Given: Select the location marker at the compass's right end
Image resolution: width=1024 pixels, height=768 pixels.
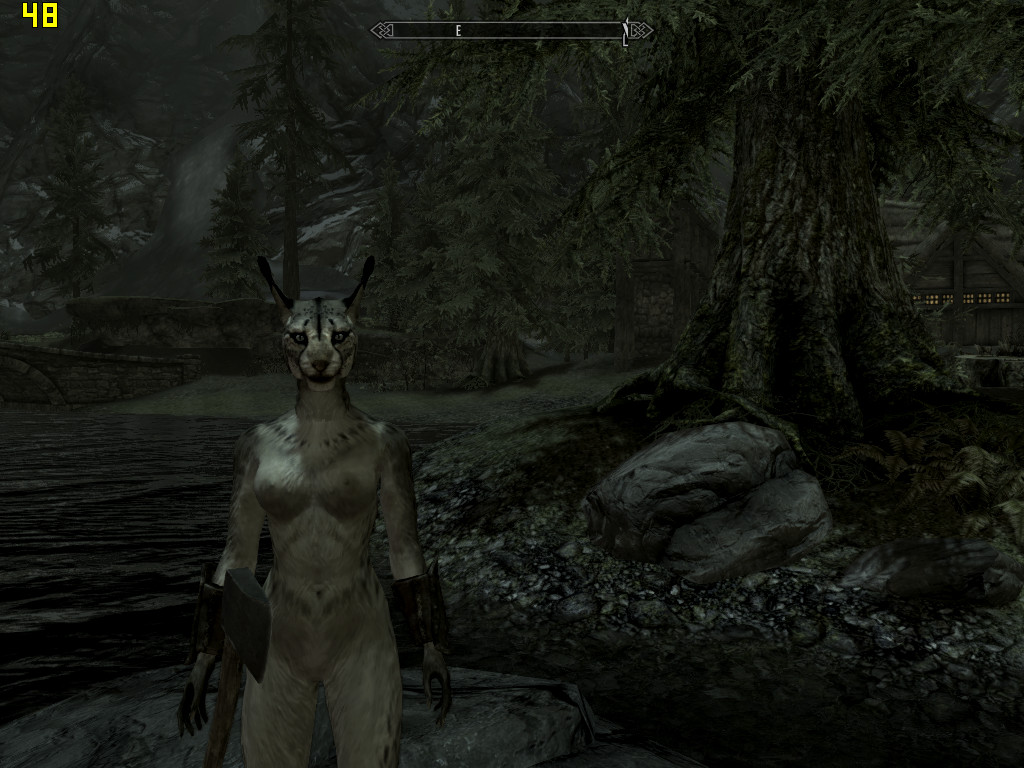Looking at the screenshot, I should click(626, 31).
